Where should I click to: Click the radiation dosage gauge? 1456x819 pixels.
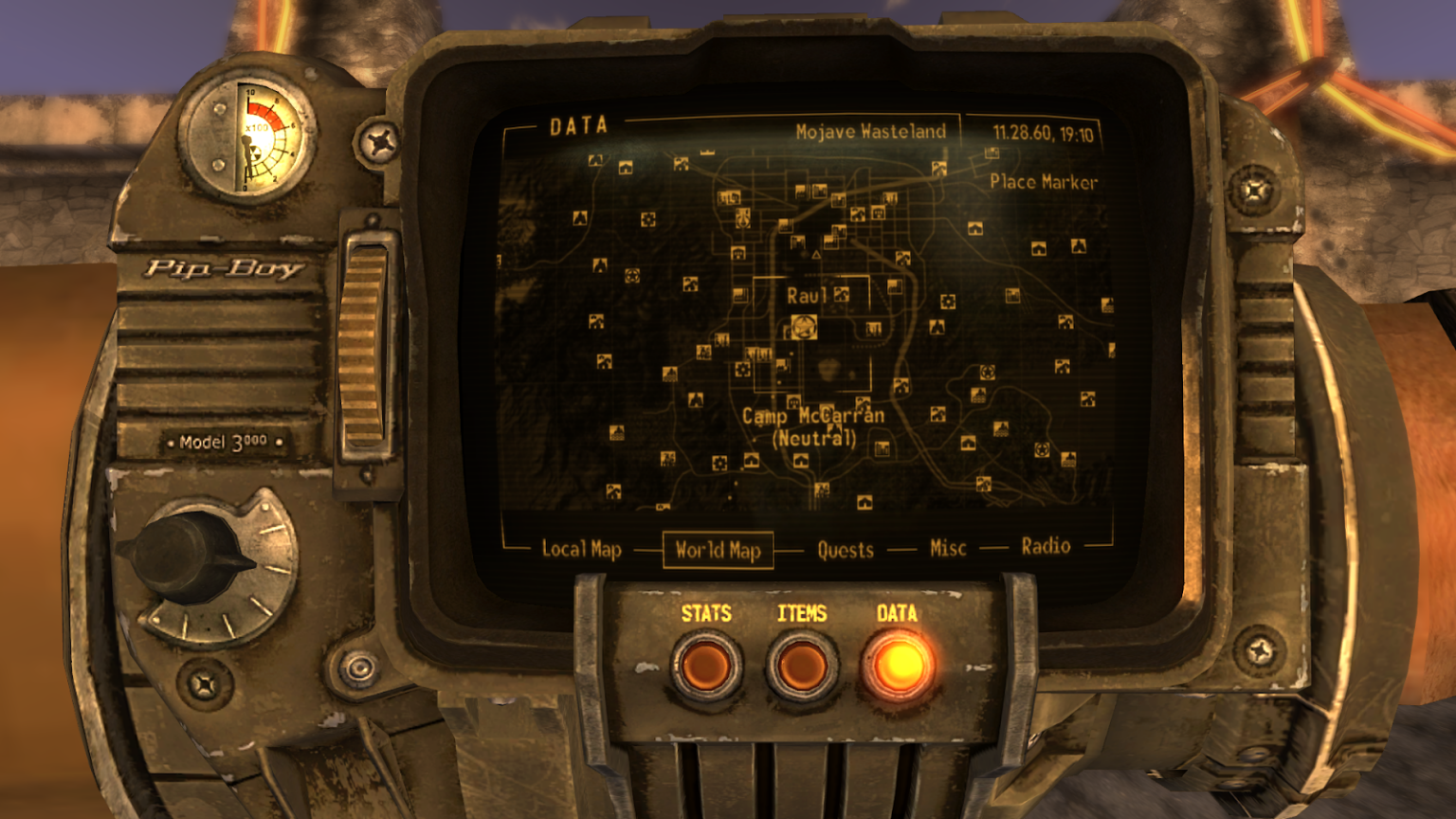coord(251,137)
